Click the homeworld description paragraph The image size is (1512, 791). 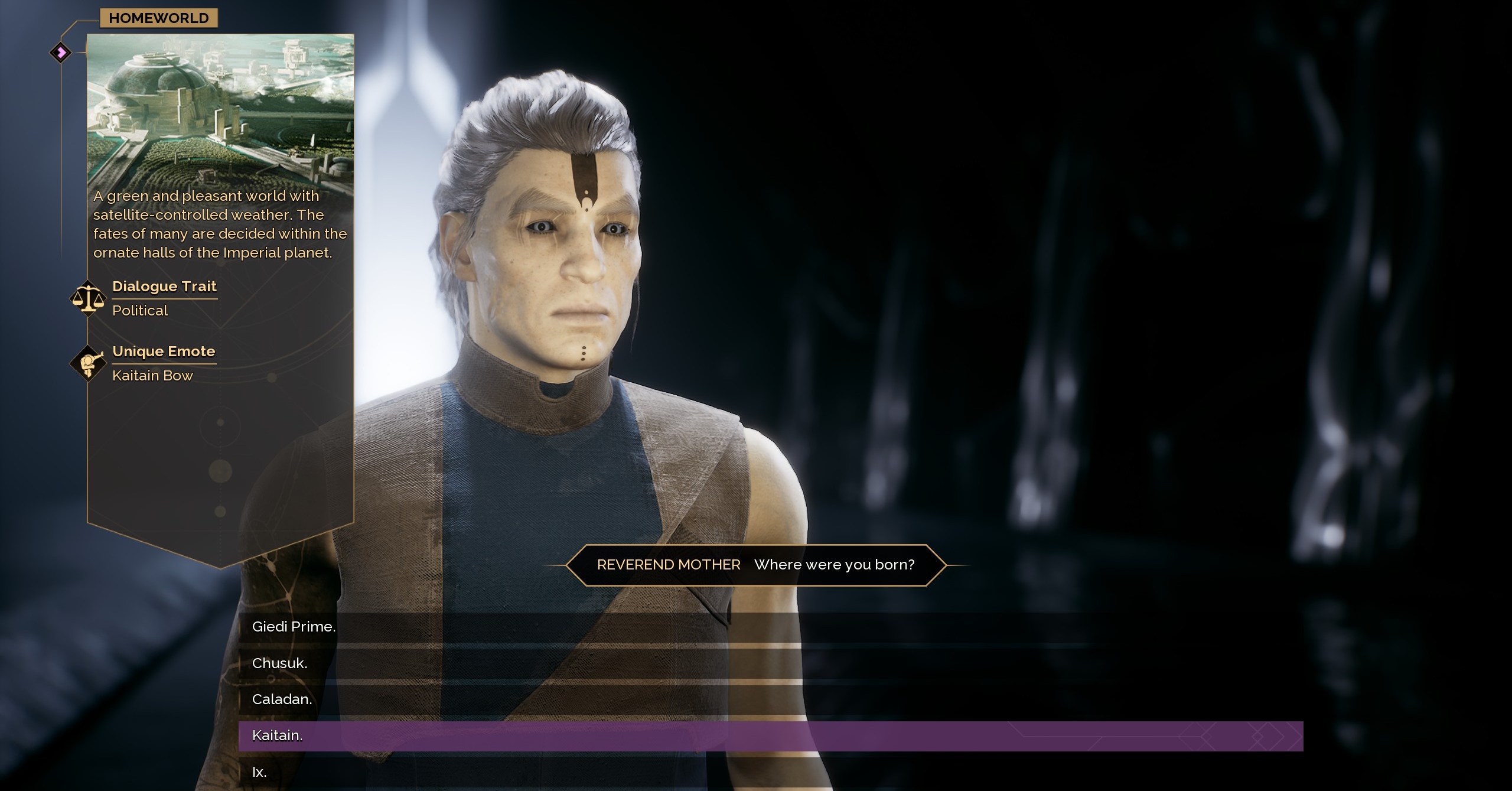coord(220,224)
